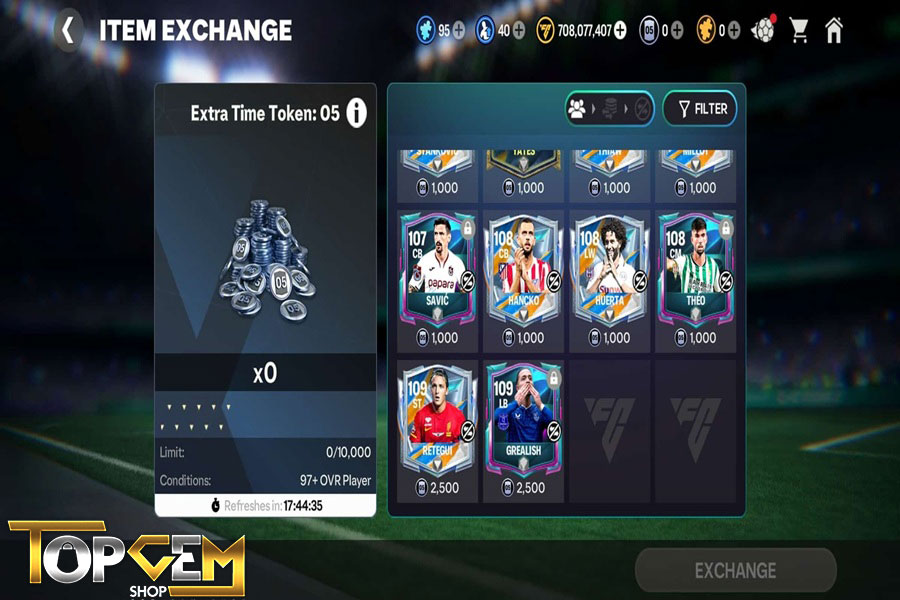Return to the home screen

tap(834, 30)
